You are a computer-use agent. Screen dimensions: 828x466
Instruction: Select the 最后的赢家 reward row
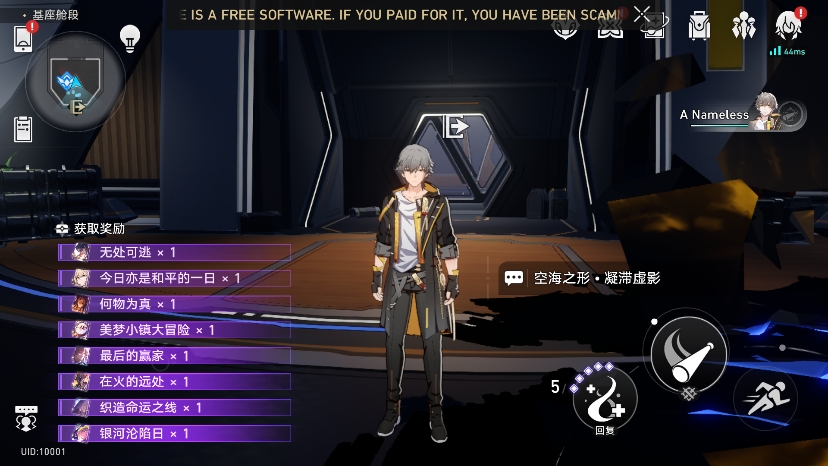click(175, 356)
